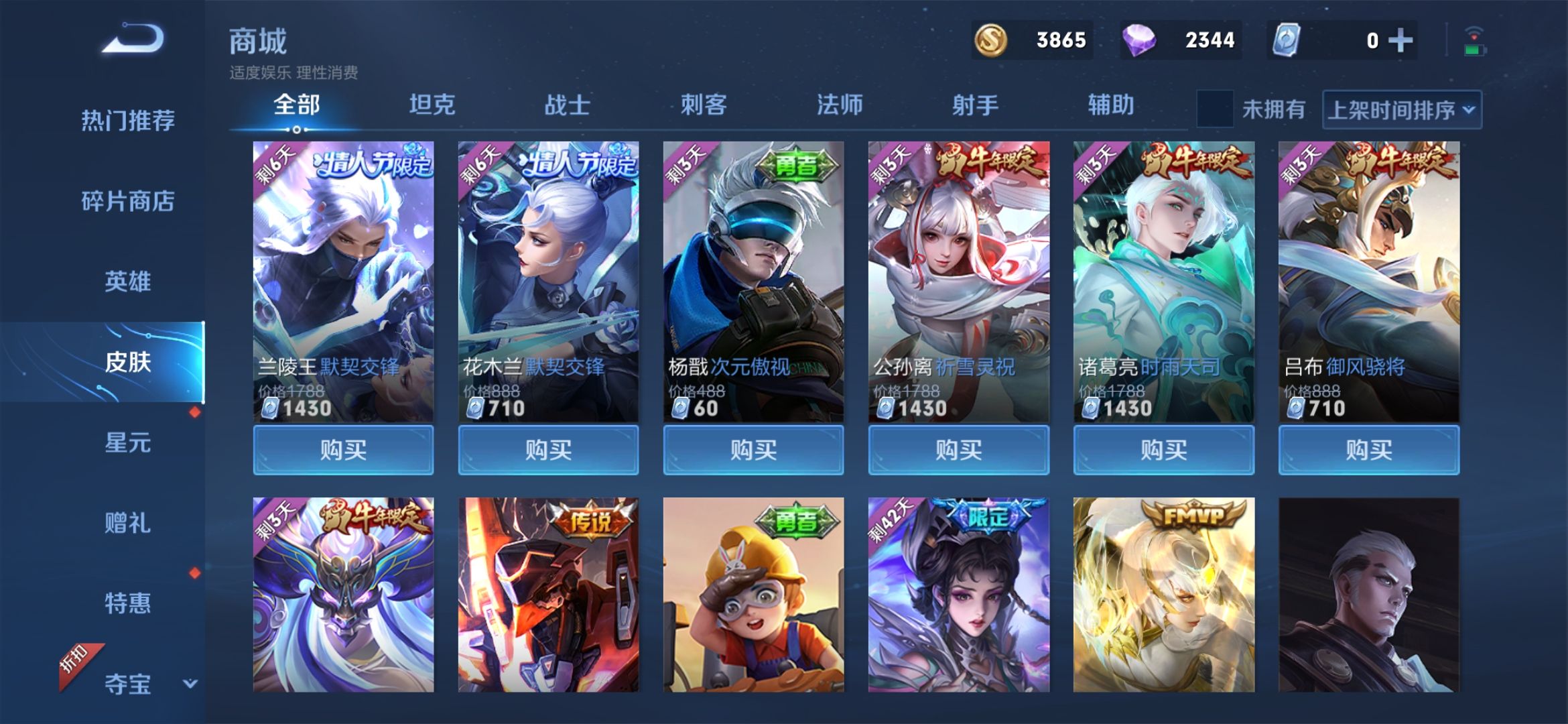Open the 星元 section
Image resolution: width=1568 pixels, height=724 pixels.
[x=128, y=442]
